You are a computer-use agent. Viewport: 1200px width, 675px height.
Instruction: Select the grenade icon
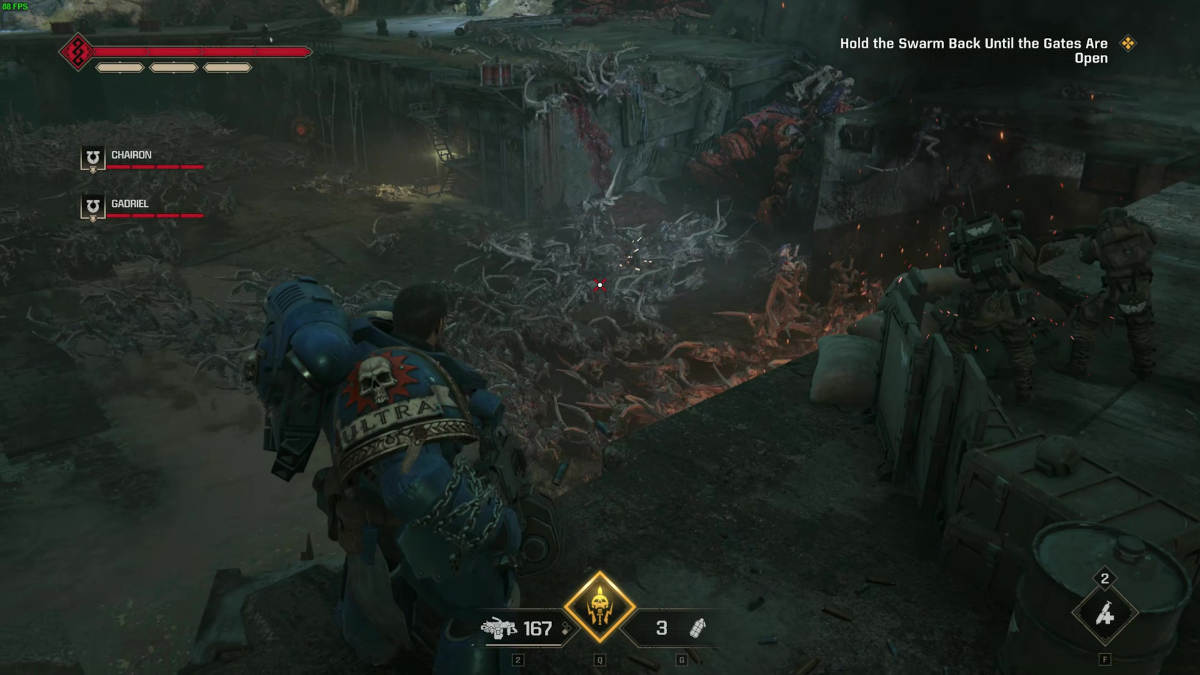tap(698, 628)
